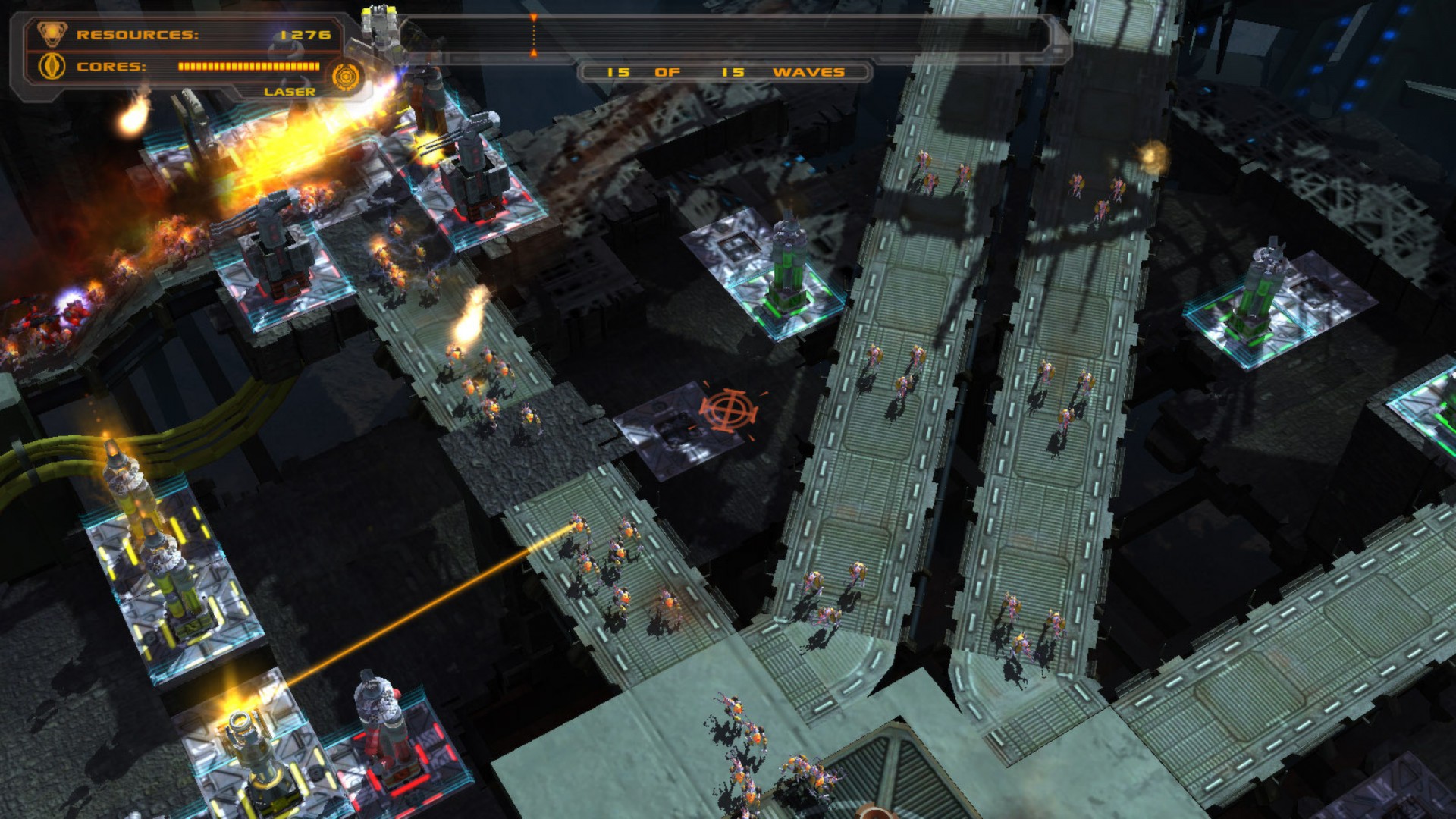1456x819 pixels.
Task: Select the circular LASER weapon icon
Action: coord(347,76)
